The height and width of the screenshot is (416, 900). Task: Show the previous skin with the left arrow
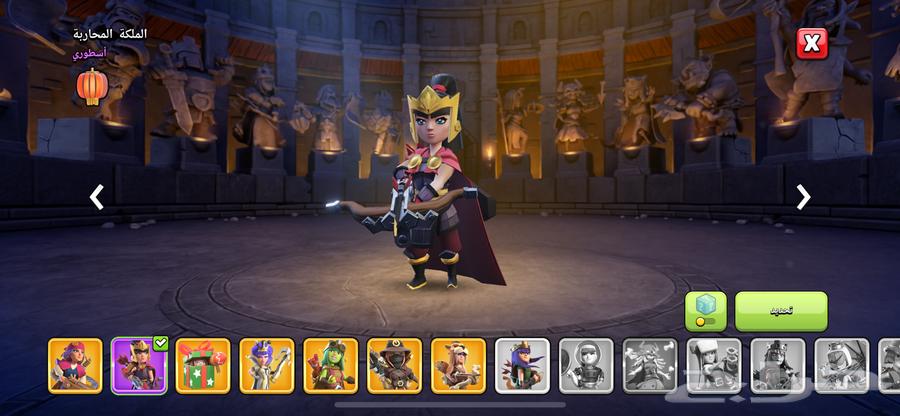click(x=97, y=197)
